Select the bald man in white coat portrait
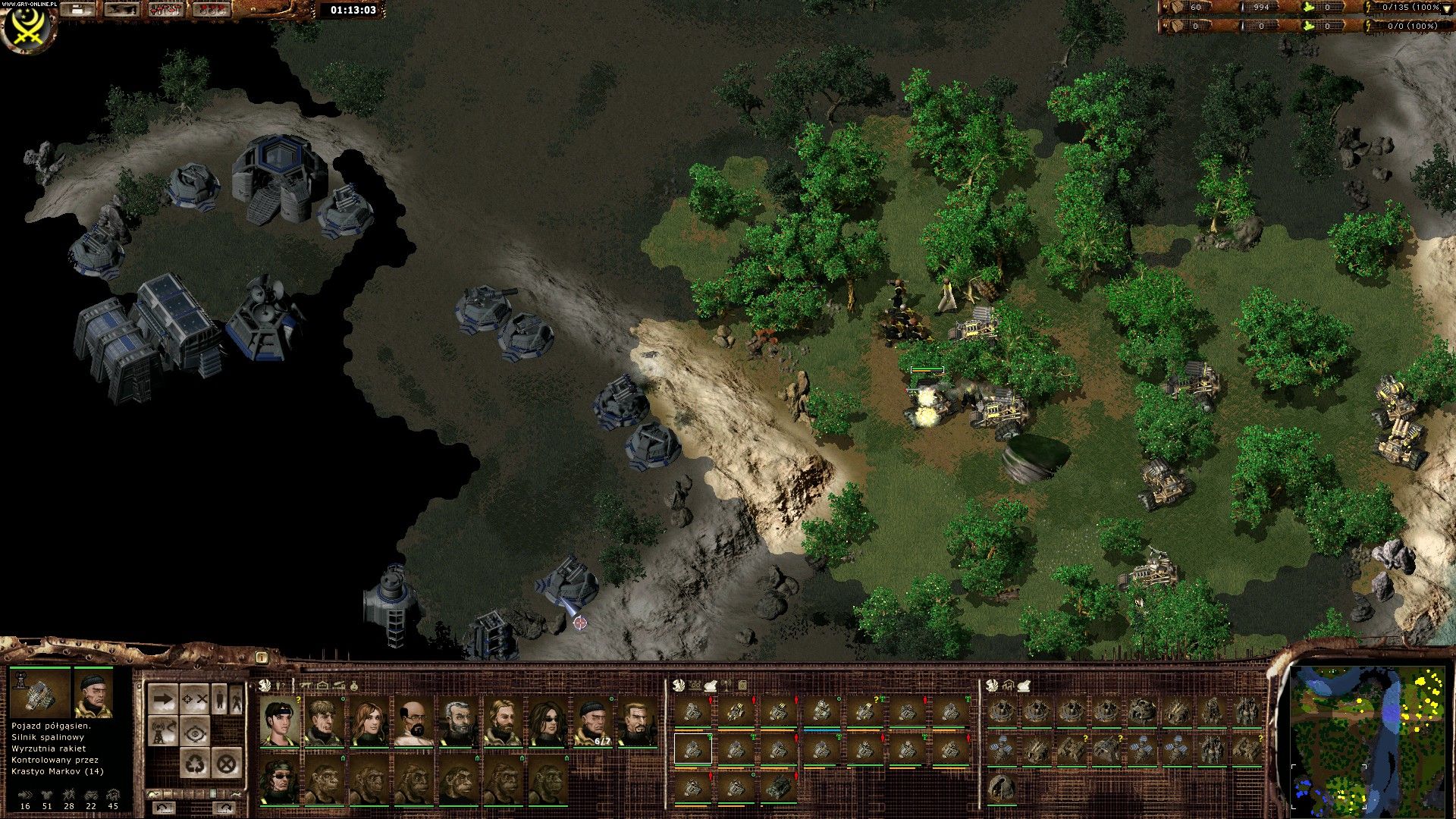The width and height of the screenshot is (1456, 819). [x=414, y=722]
